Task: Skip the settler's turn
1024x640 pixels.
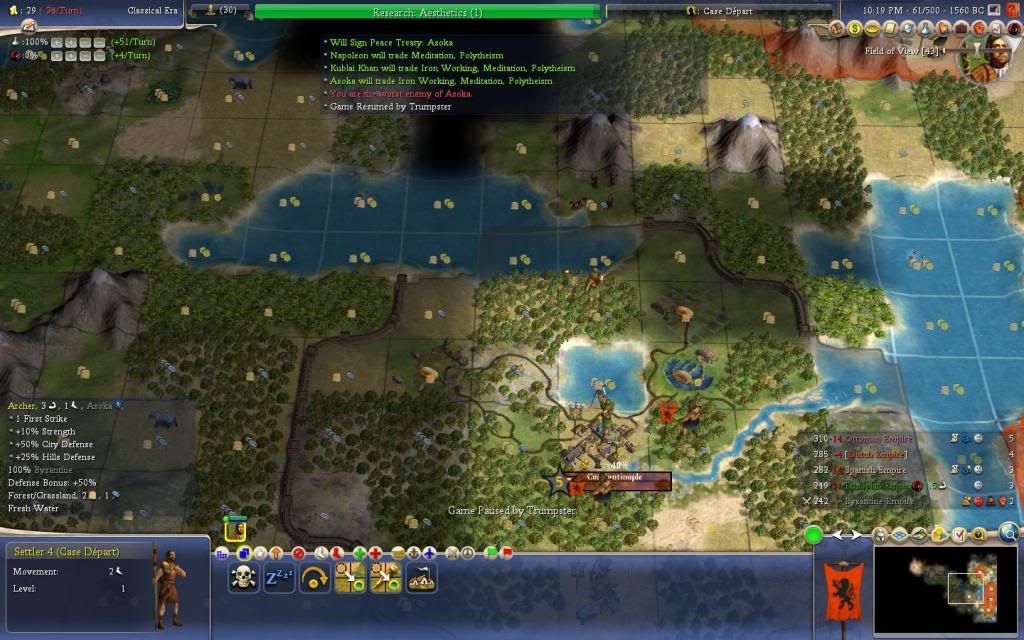Action: (315, 577)
